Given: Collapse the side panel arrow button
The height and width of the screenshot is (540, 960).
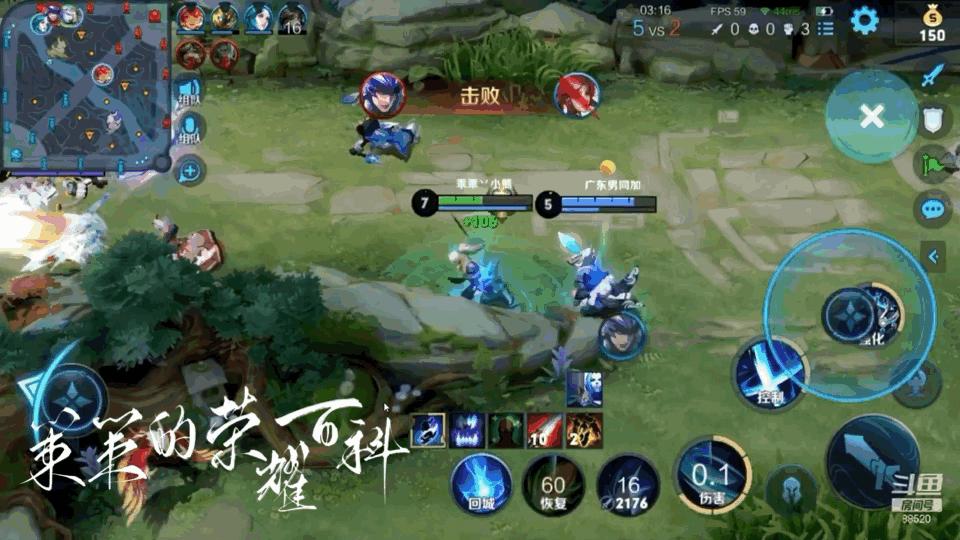Looking at the screenshot, I should point(932,256).
